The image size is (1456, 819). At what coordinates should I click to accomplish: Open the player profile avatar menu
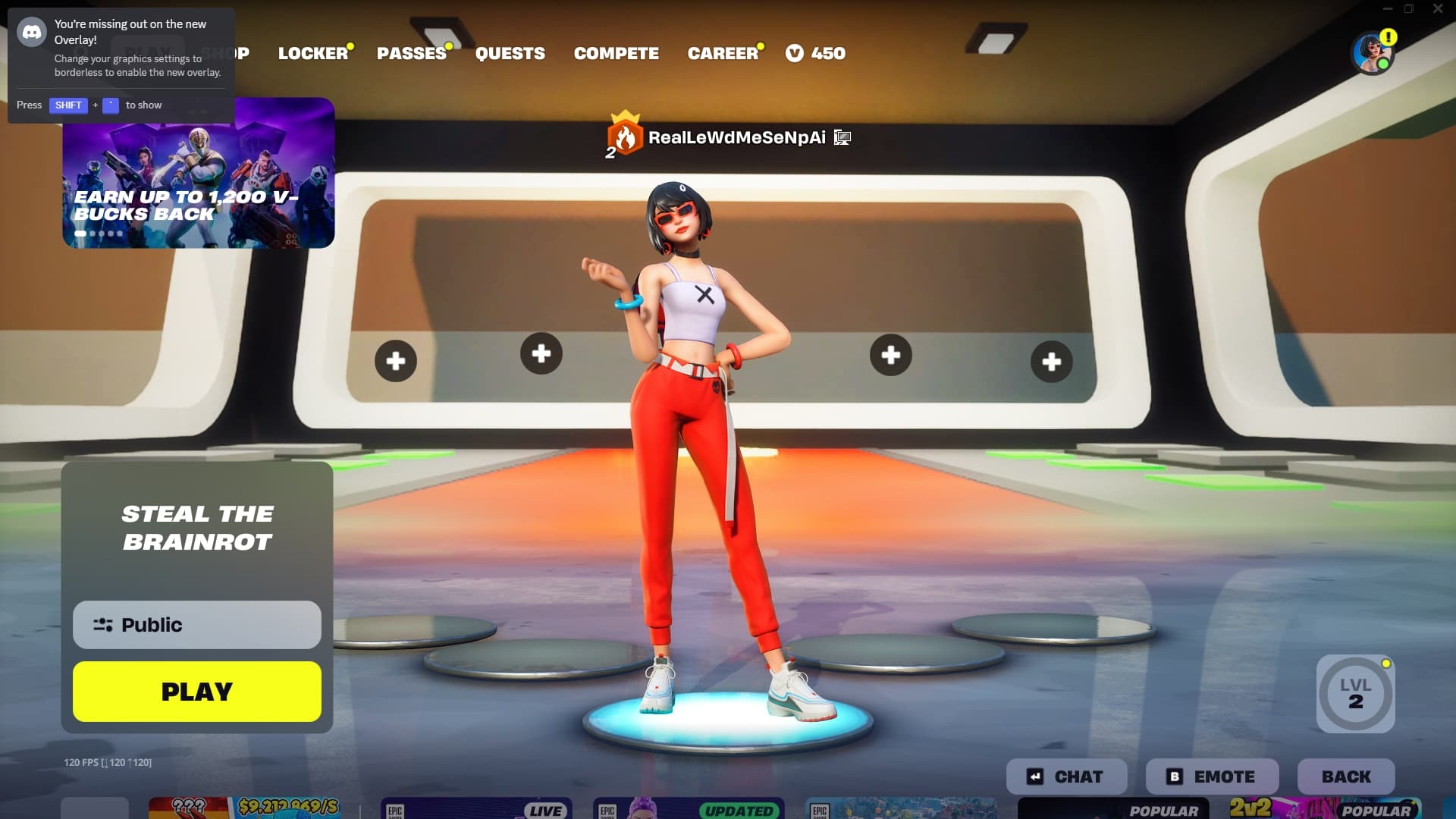pos(1373,53)
